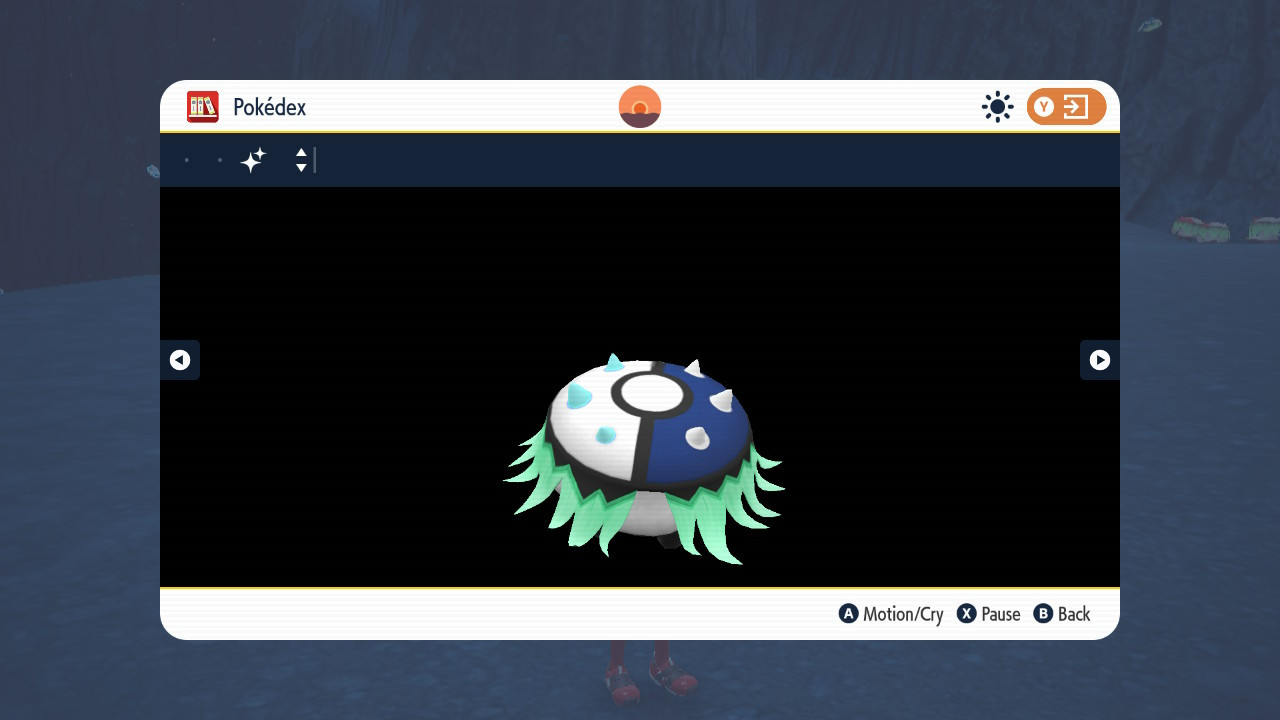Toggle the second dot indicator on the filter bar
Screen dimensions: 1280x720
(x=220, y=159)
